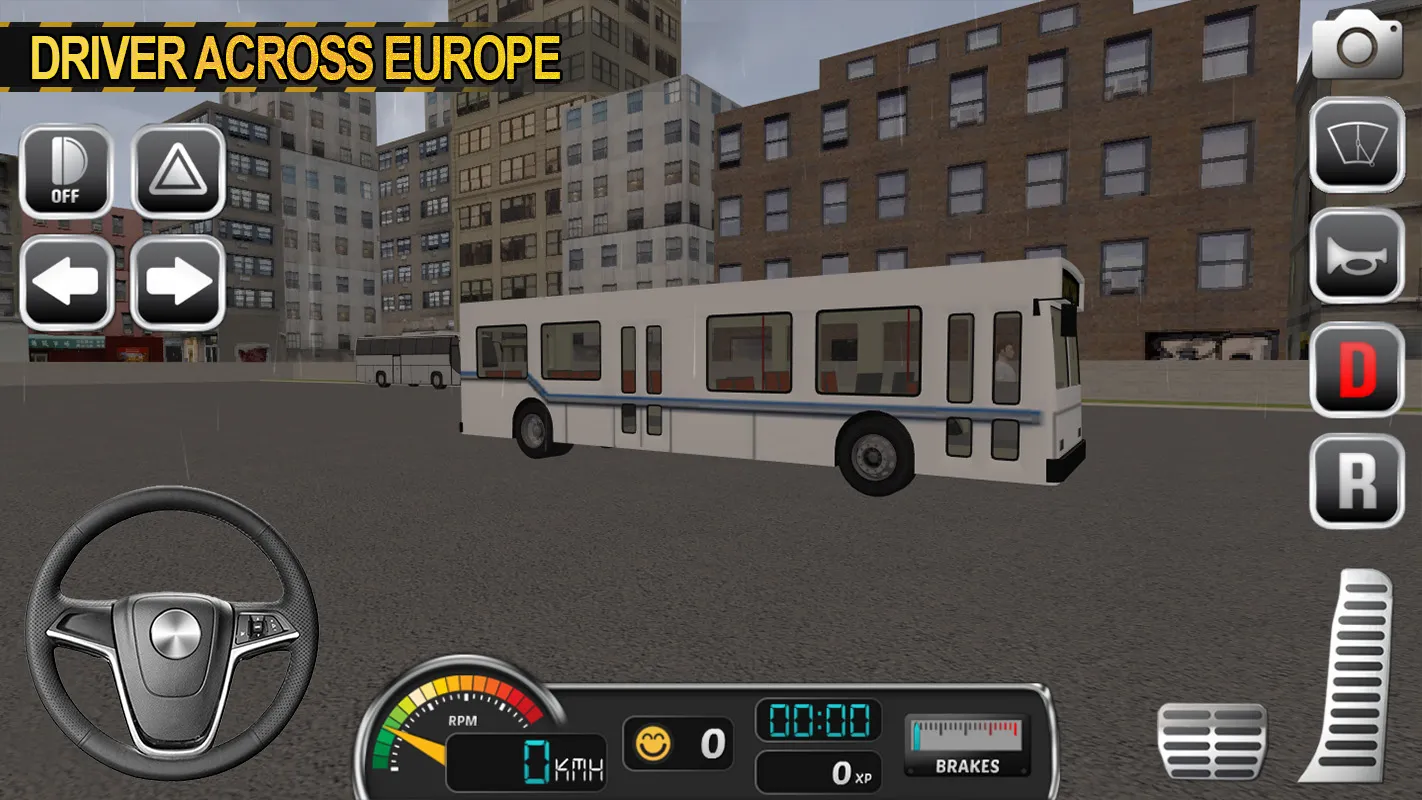The height and width of the screenshot is (800, 1422).
Task: Shift into the R reverse gear
Action: pos(1357,481)
